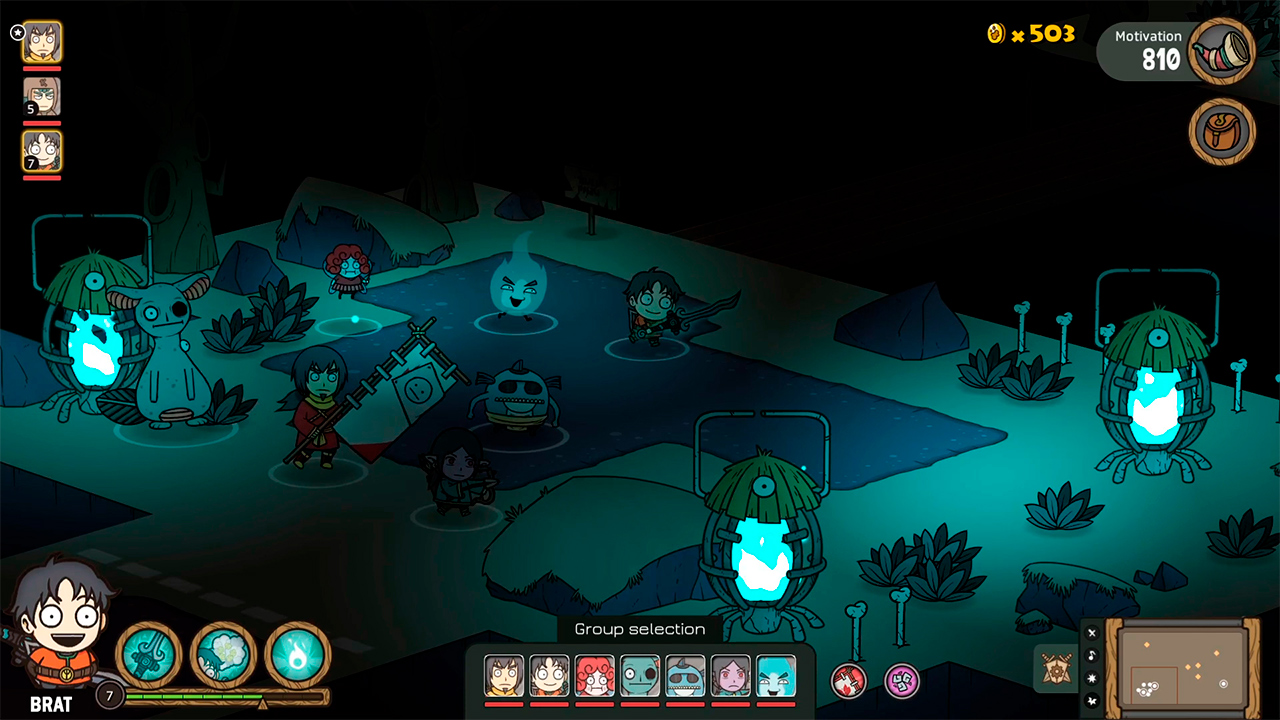Click the Motivation horn icon

(1222, 51)
